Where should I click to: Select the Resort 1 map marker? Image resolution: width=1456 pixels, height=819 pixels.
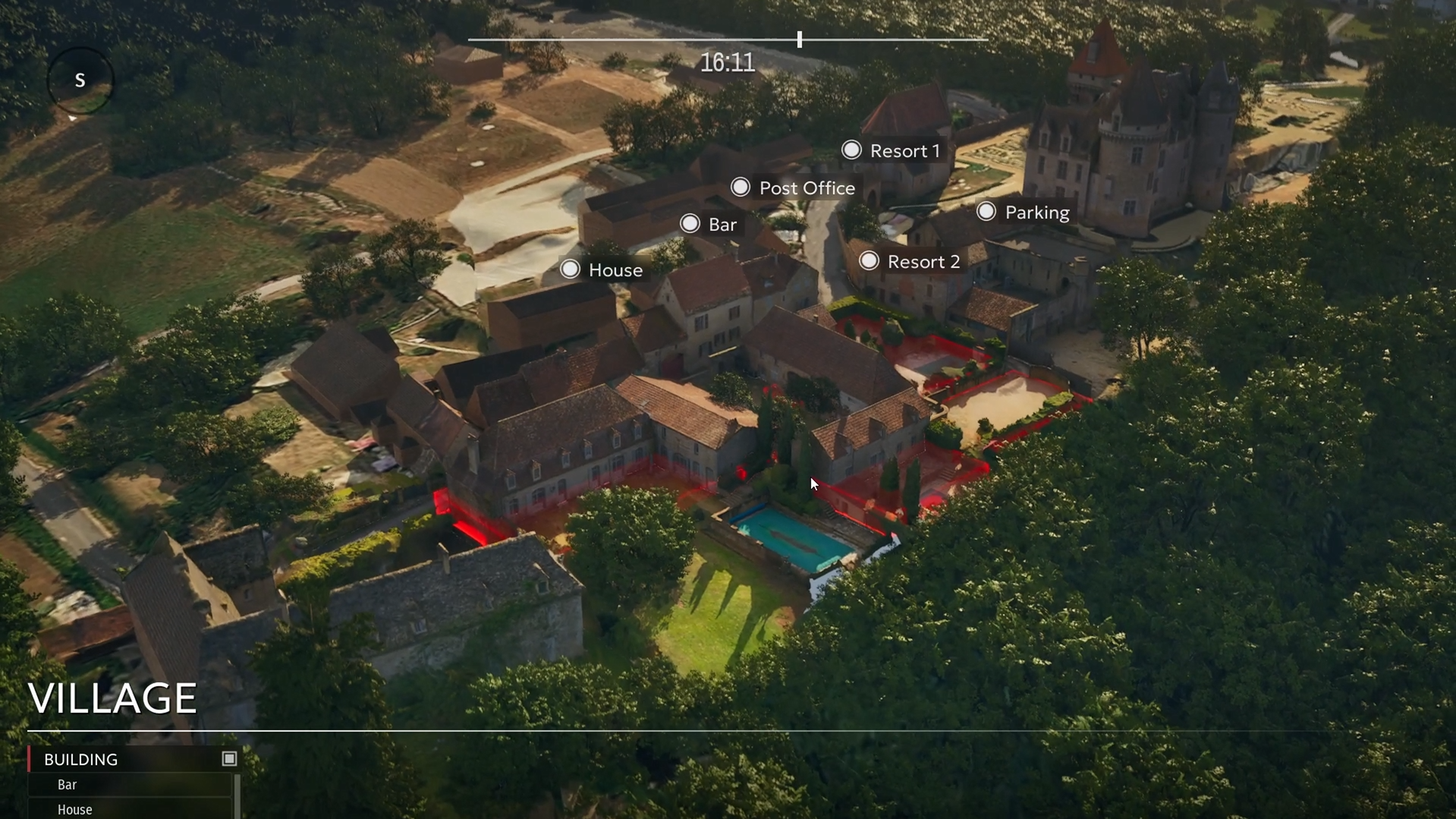[851, 150]
